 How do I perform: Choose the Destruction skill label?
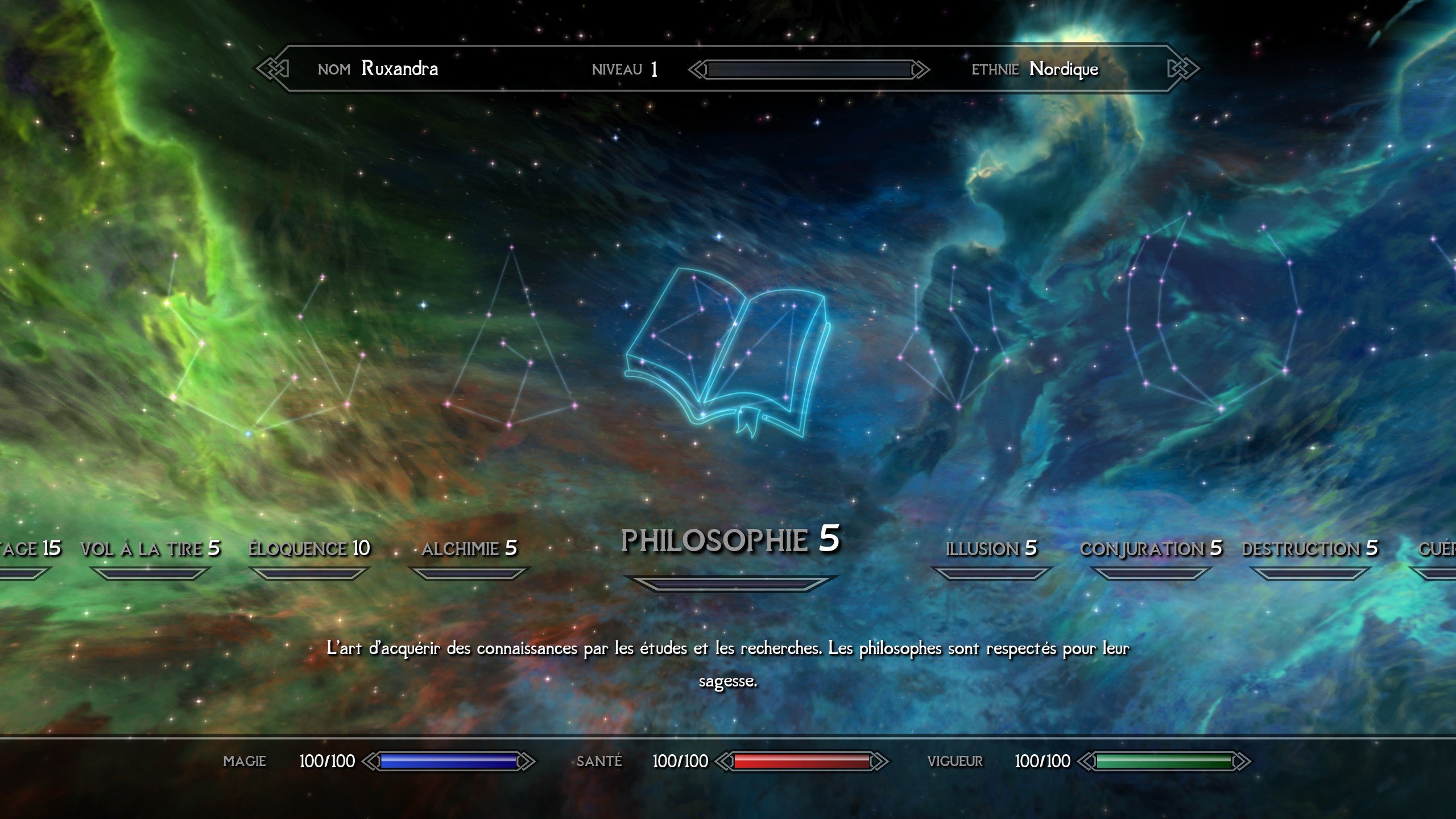point(1309,549)
